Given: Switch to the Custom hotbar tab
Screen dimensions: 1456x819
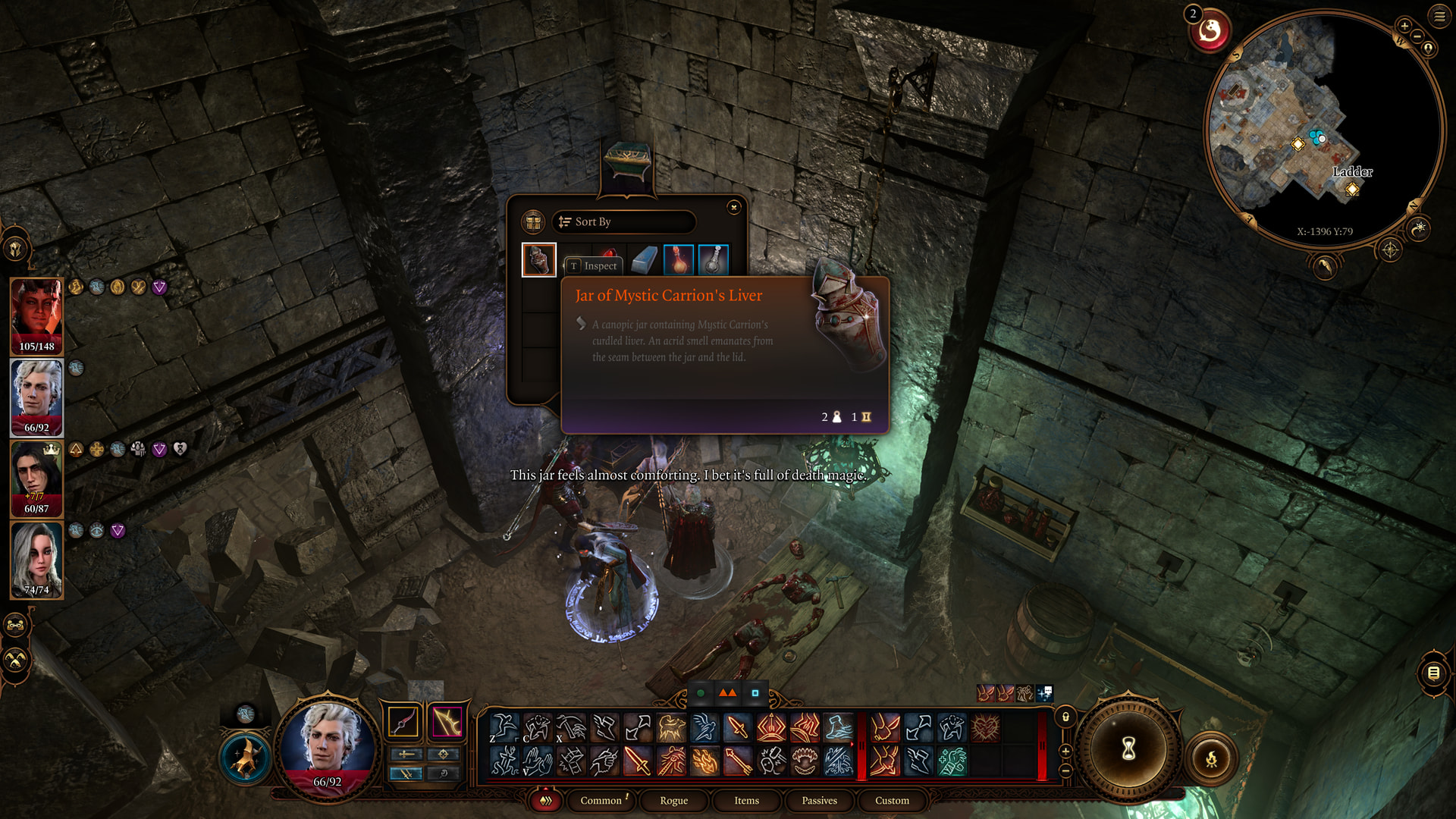Looking at the screenshot, I should (x=892, y=800).
